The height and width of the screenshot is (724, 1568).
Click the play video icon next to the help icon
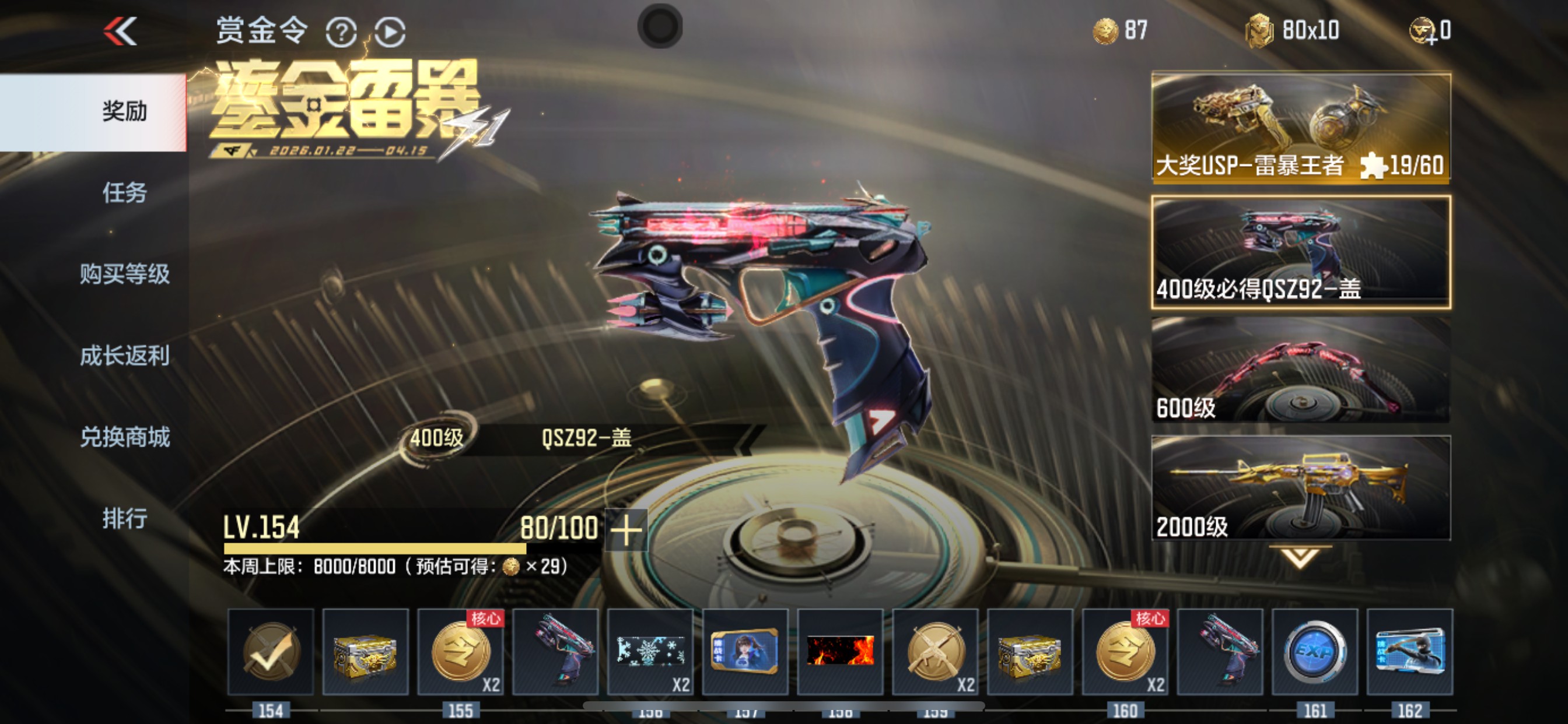391,32
